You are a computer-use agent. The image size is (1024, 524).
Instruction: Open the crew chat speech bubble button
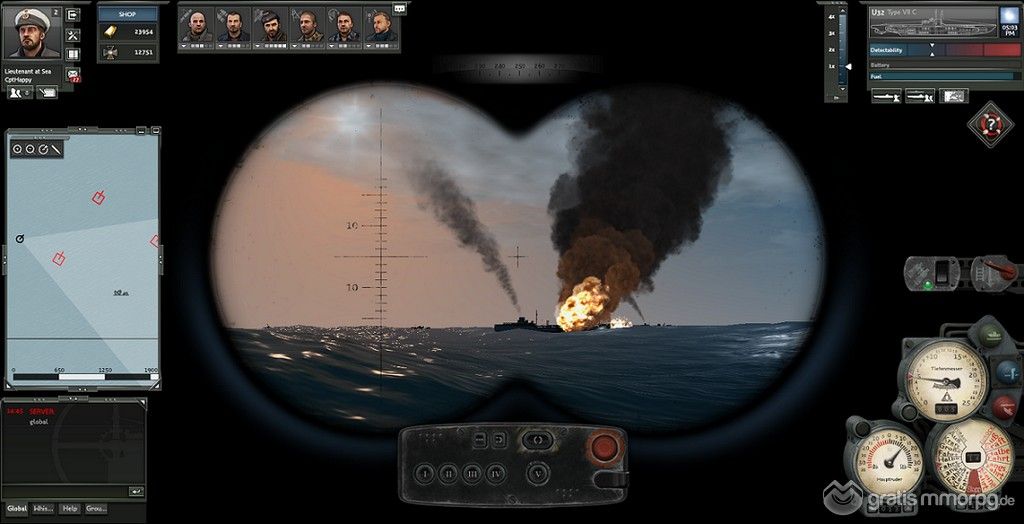400,8
